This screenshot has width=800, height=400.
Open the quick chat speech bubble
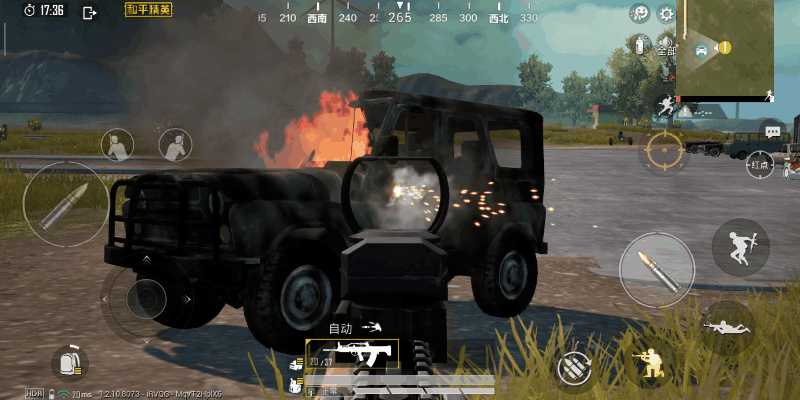(772, 131)
